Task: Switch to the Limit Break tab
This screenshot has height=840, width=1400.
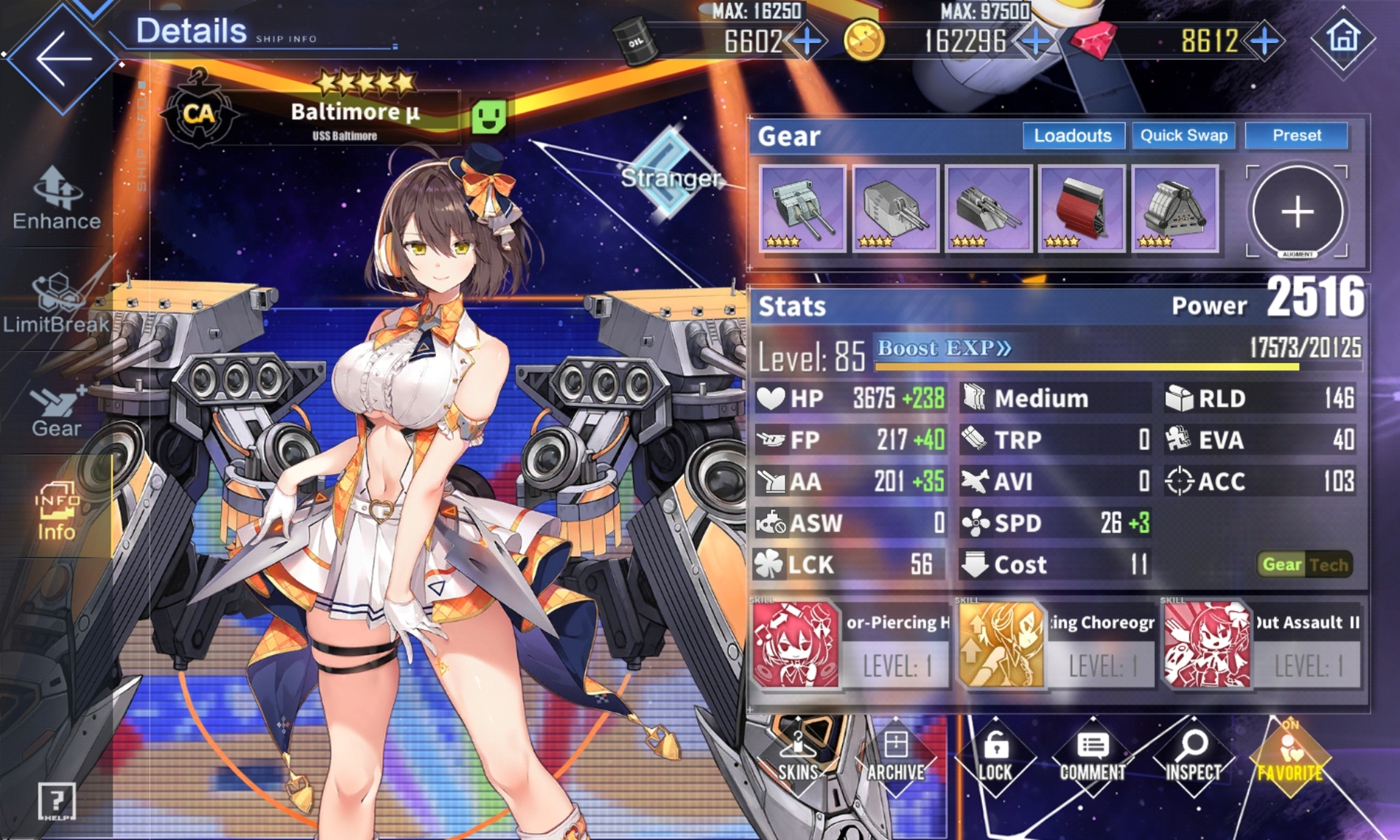Action: coord(57,303)
